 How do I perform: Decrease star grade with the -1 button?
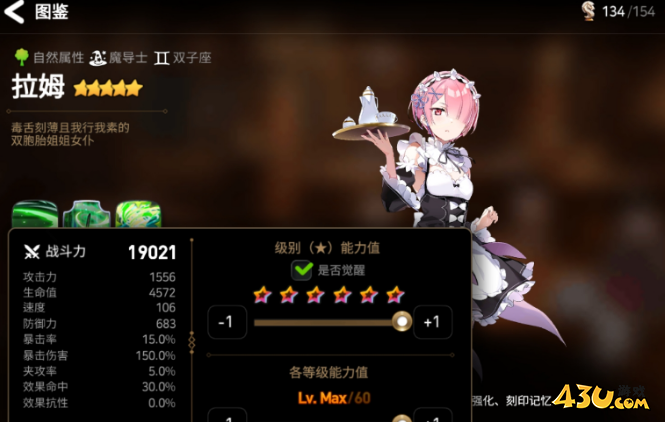(226, 322)
